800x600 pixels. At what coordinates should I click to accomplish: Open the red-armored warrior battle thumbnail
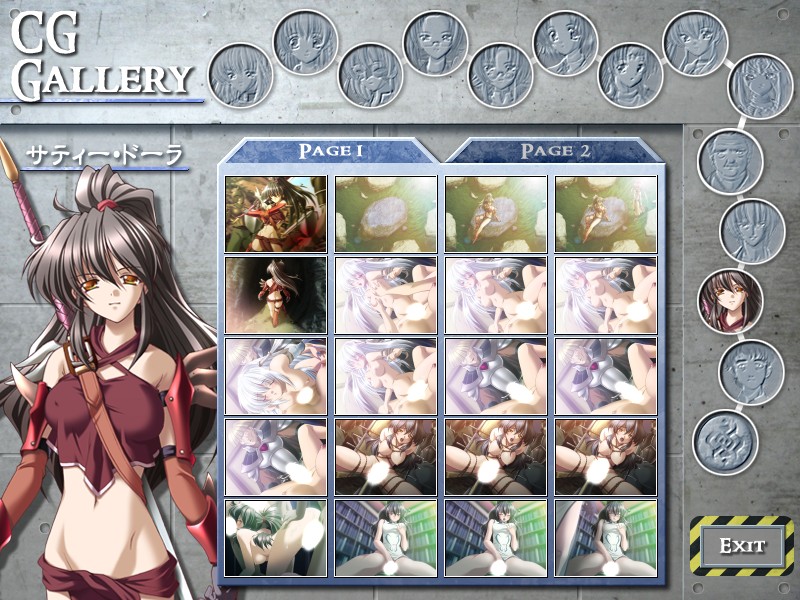click(x=276, y=214)
